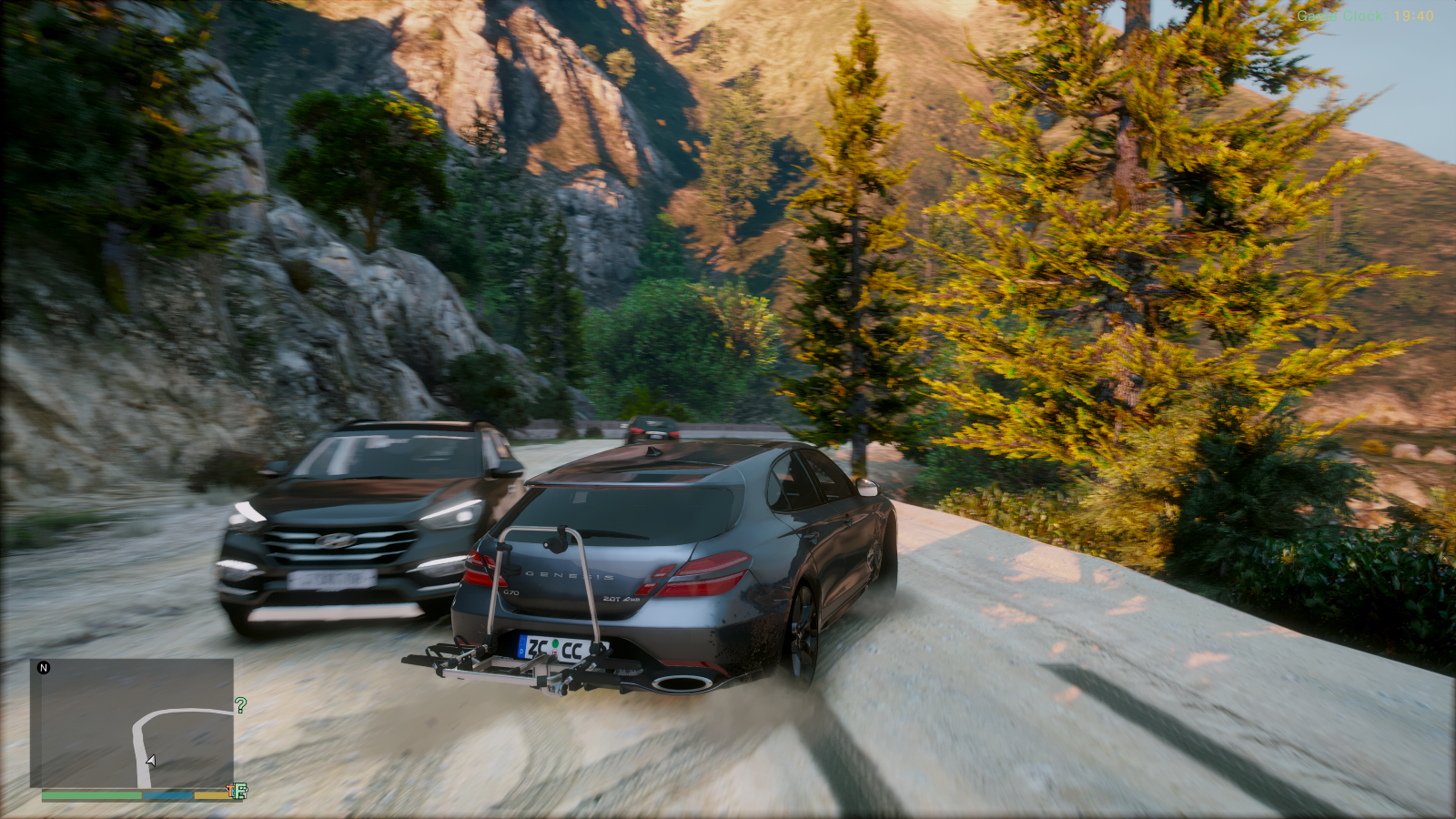Select the white player arrow on minimap

pos(151,761)
